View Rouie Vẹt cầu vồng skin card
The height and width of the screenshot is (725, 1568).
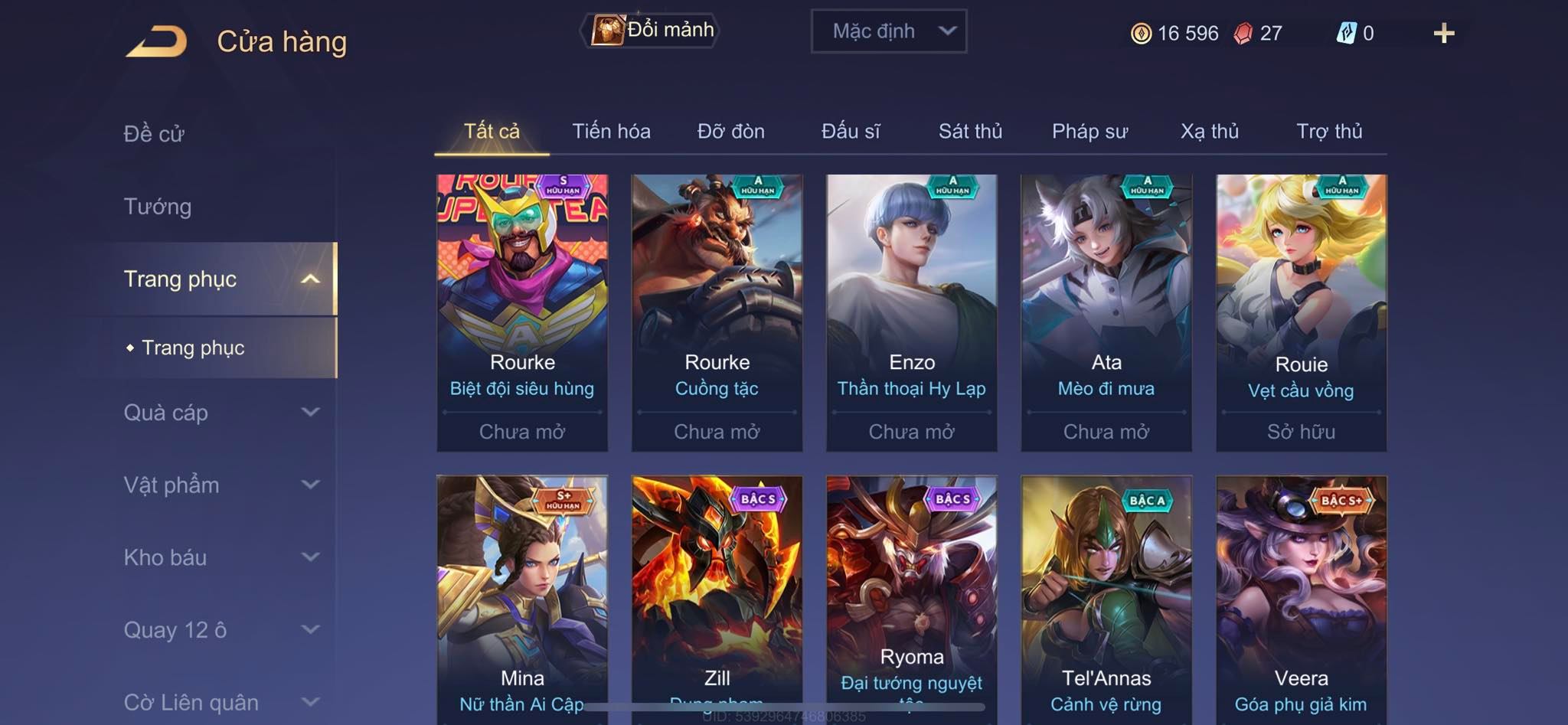(x=1301, y=312)
